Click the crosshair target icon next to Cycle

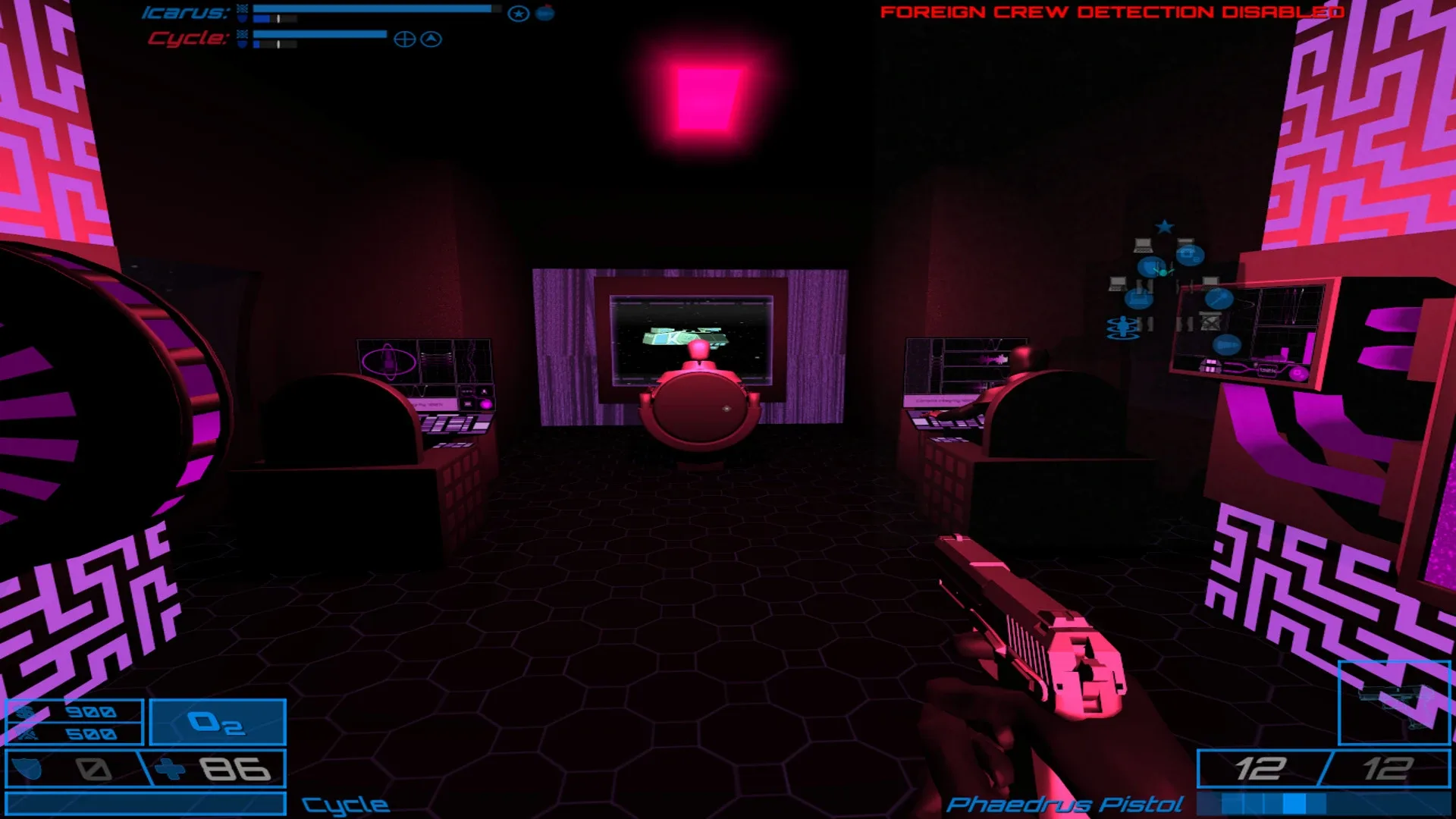point(406,39)
